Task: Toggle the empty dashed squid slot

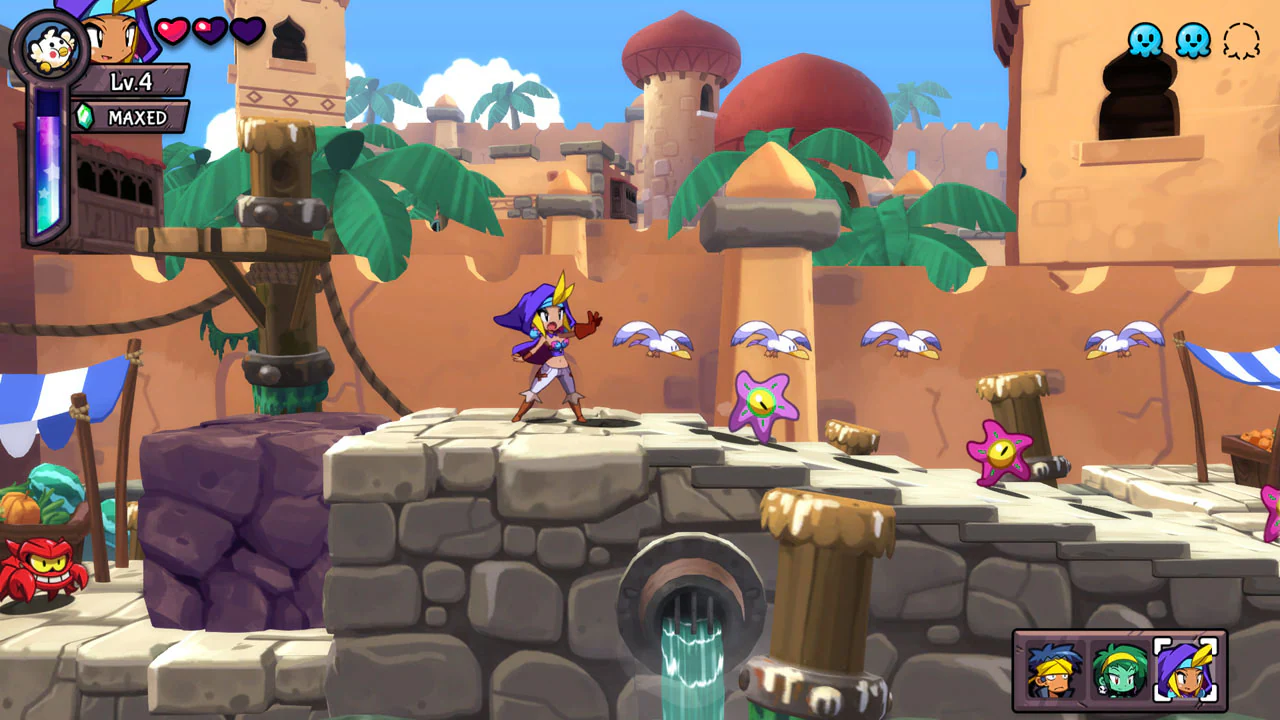Action: 1240,36
